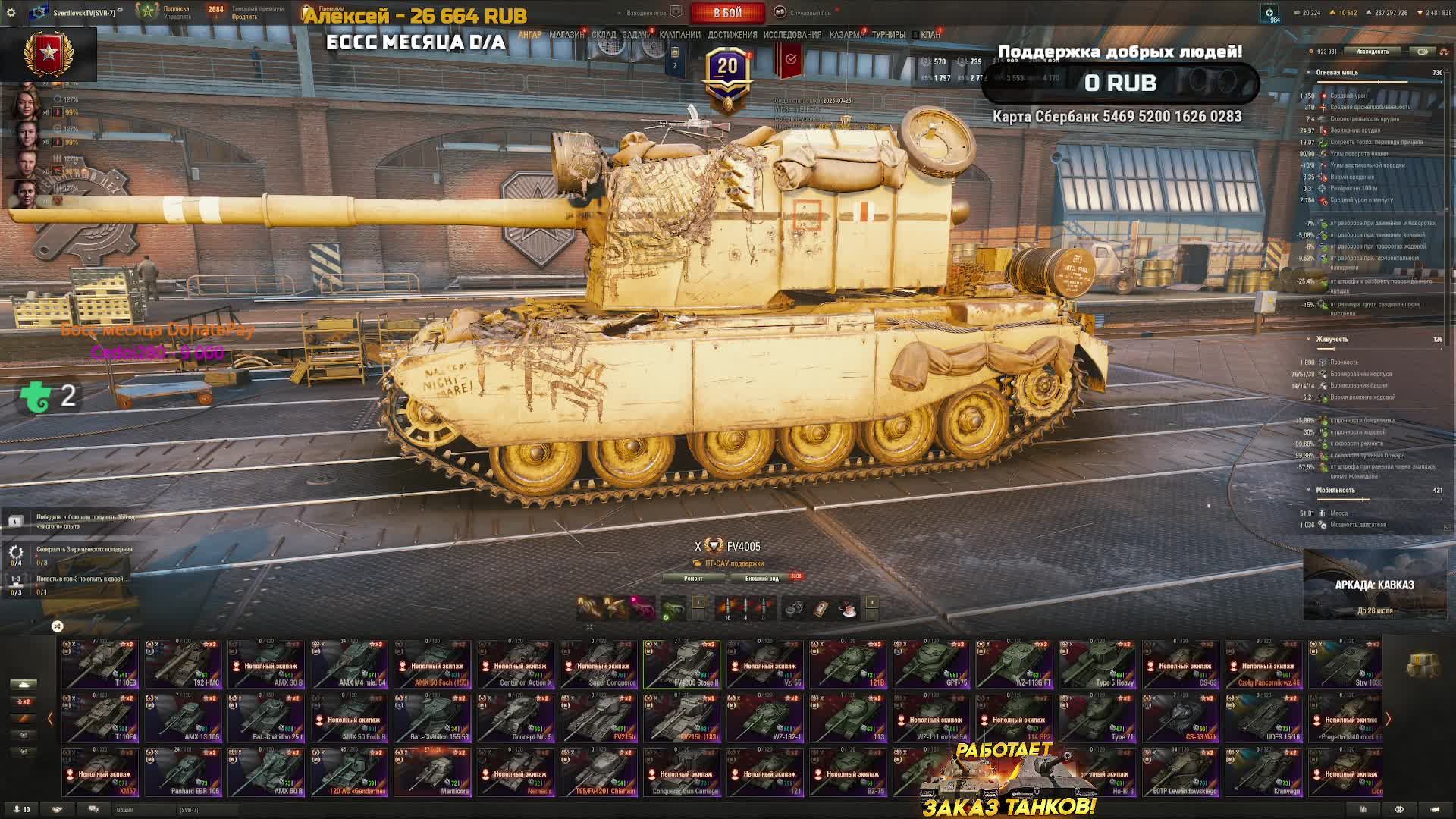Start a battle with the В БОЙ button
Screen dimensions: 1456x819
click(726, 13)
